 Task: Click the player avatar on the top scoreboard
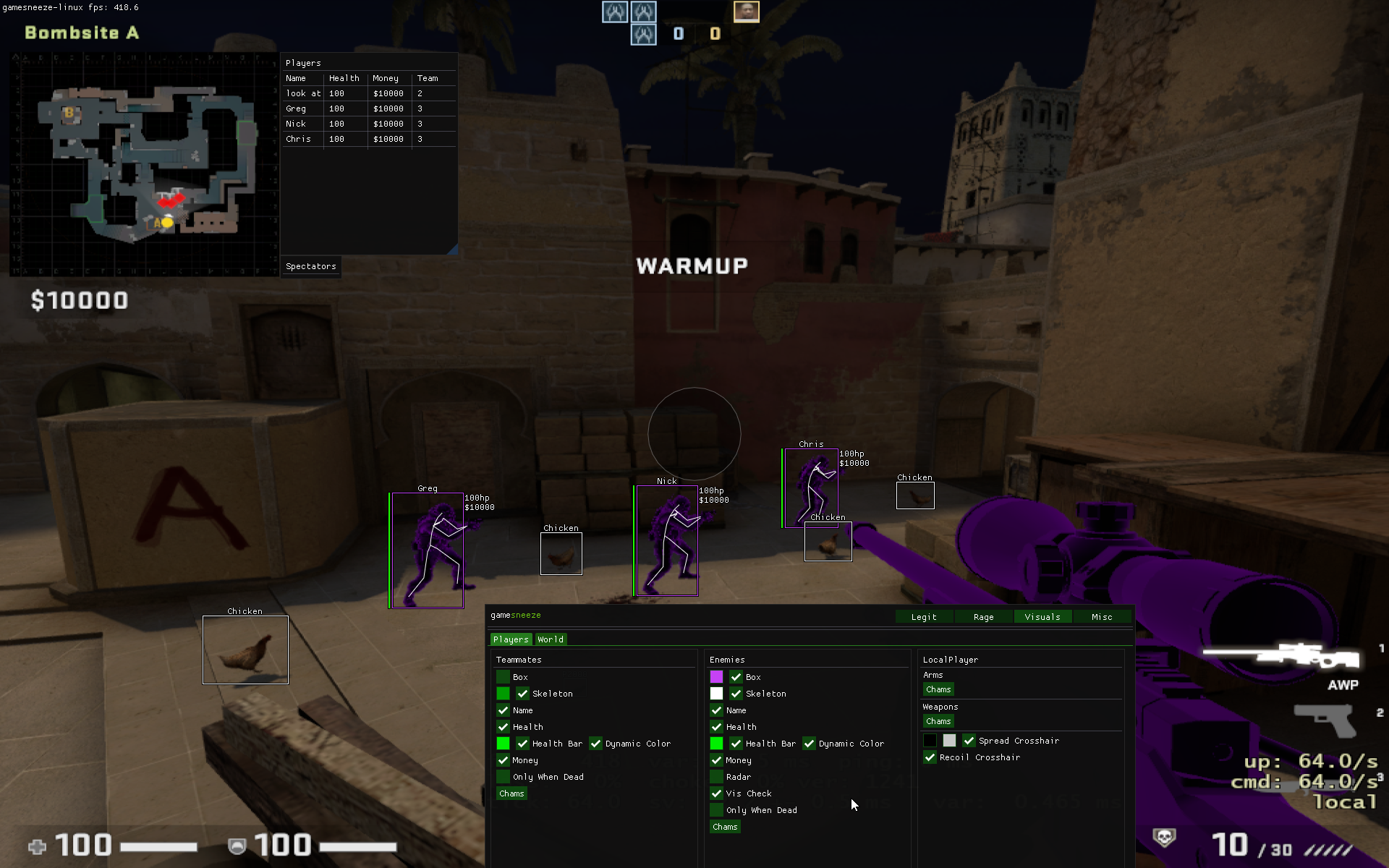745,11
